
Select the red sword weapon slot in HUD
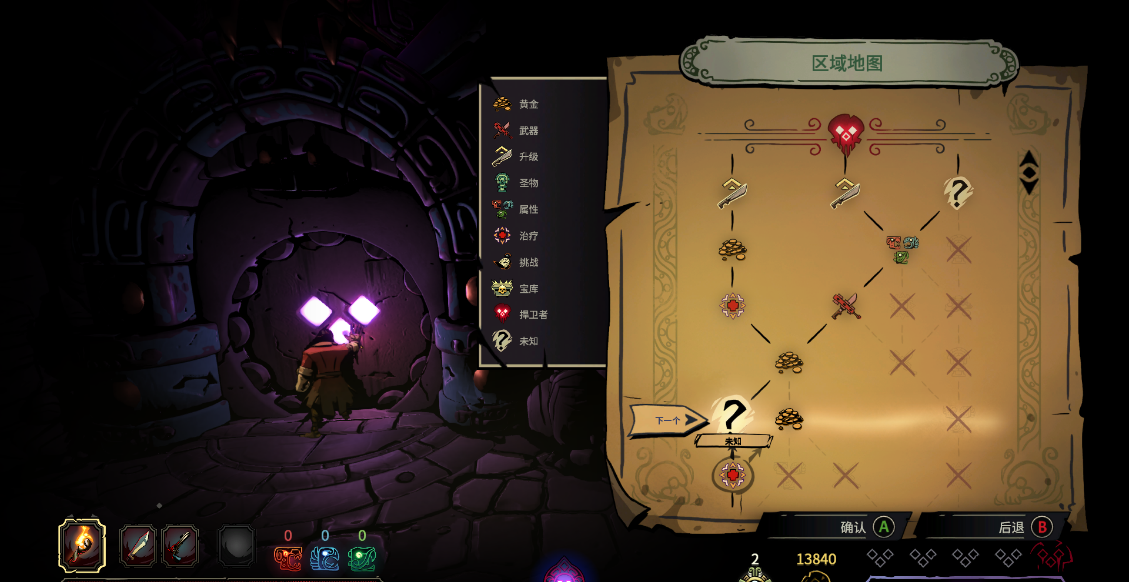[x=180, y=546]
